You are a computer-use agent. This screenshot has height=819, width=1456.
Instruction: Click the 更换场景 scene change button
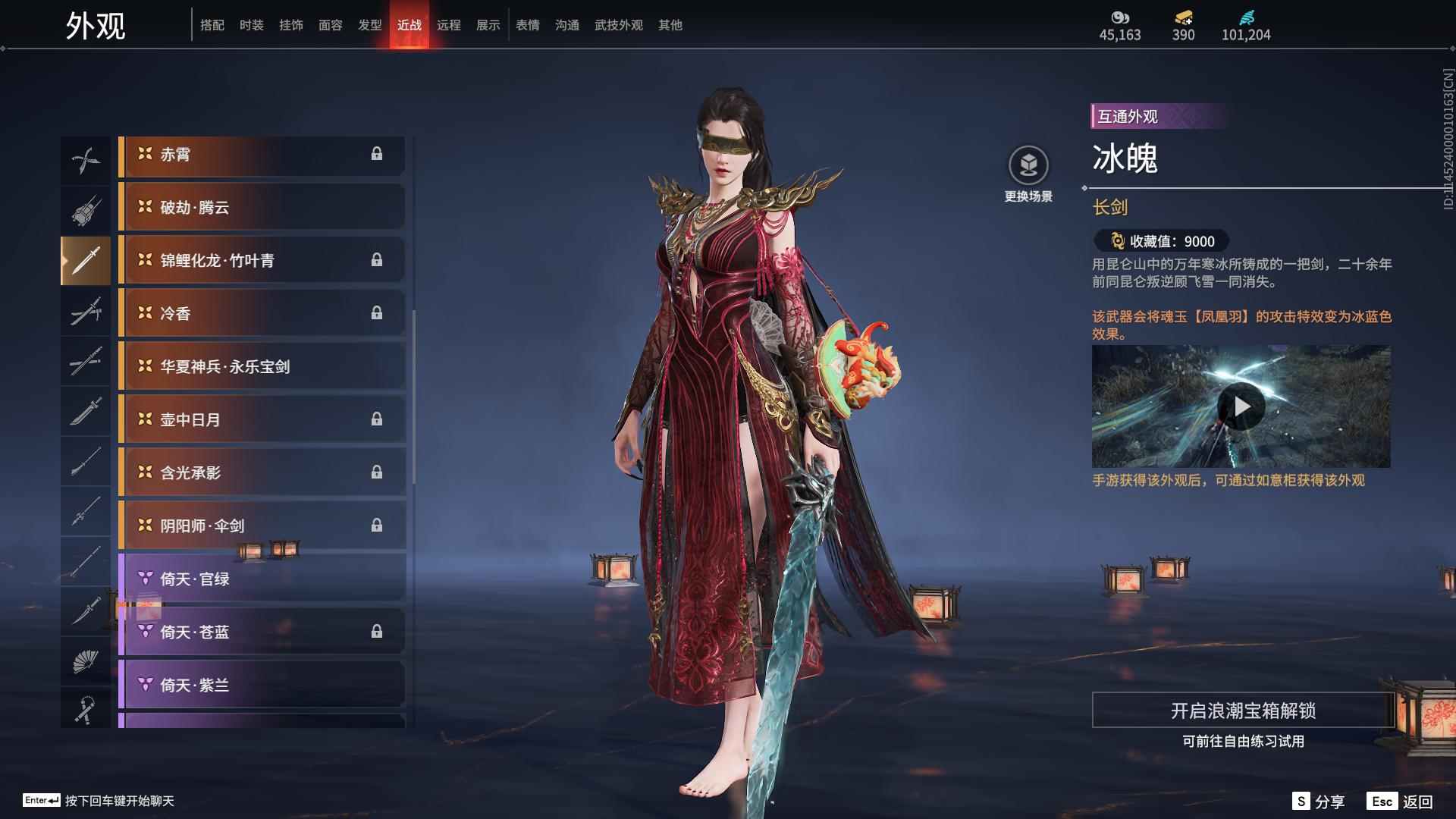pyautogui.click(x=1028, y=174)
